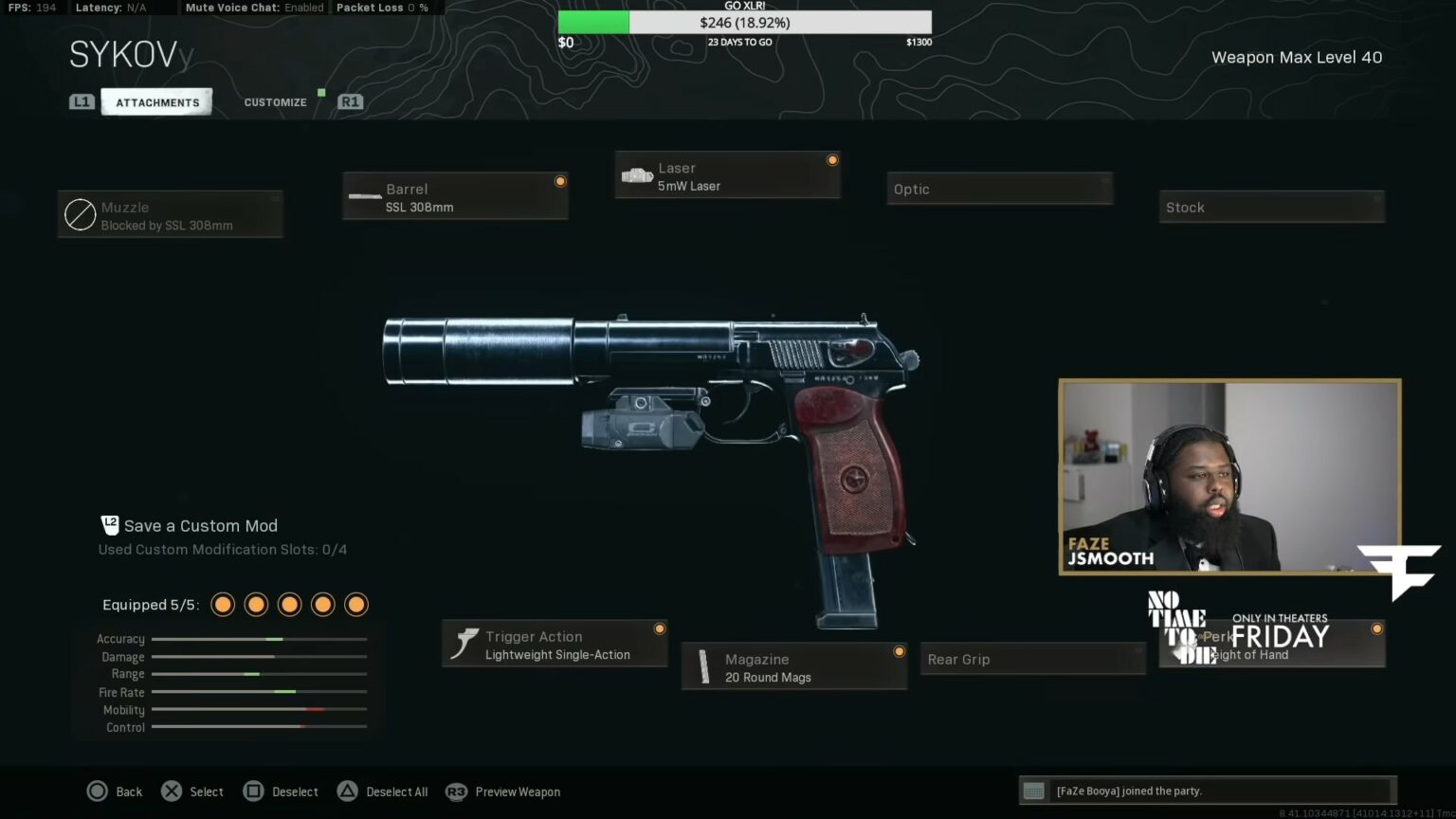Select the Attachments tab
The image size is (1456, 819).
click(156, 101)
